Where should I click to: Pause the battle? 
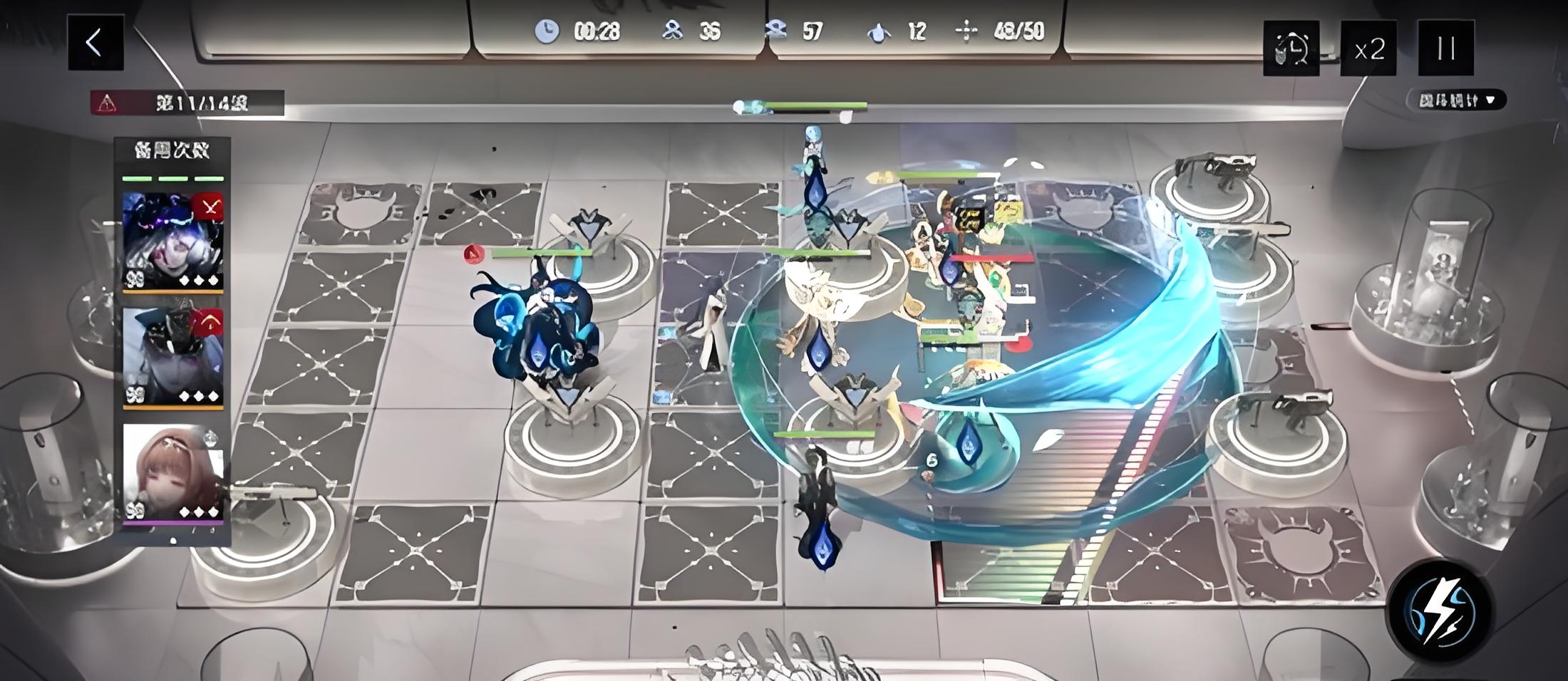1445,48
